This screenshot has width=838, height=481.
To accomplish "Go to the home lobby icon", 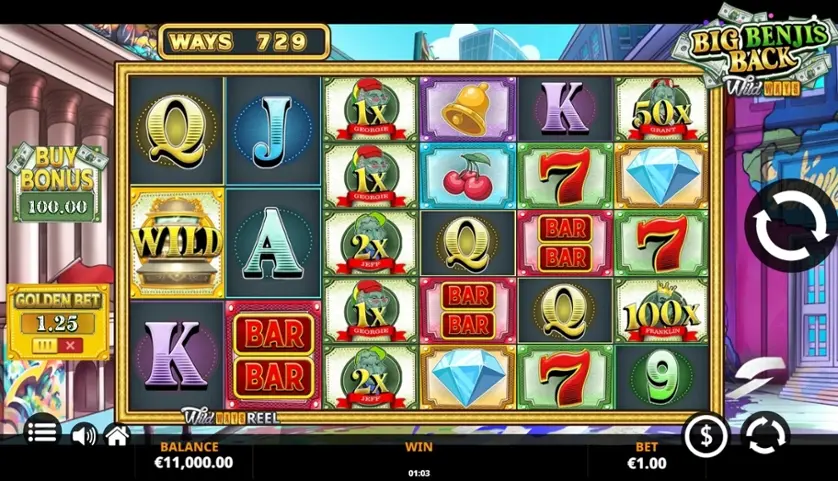I will click(x=117, y=435).
